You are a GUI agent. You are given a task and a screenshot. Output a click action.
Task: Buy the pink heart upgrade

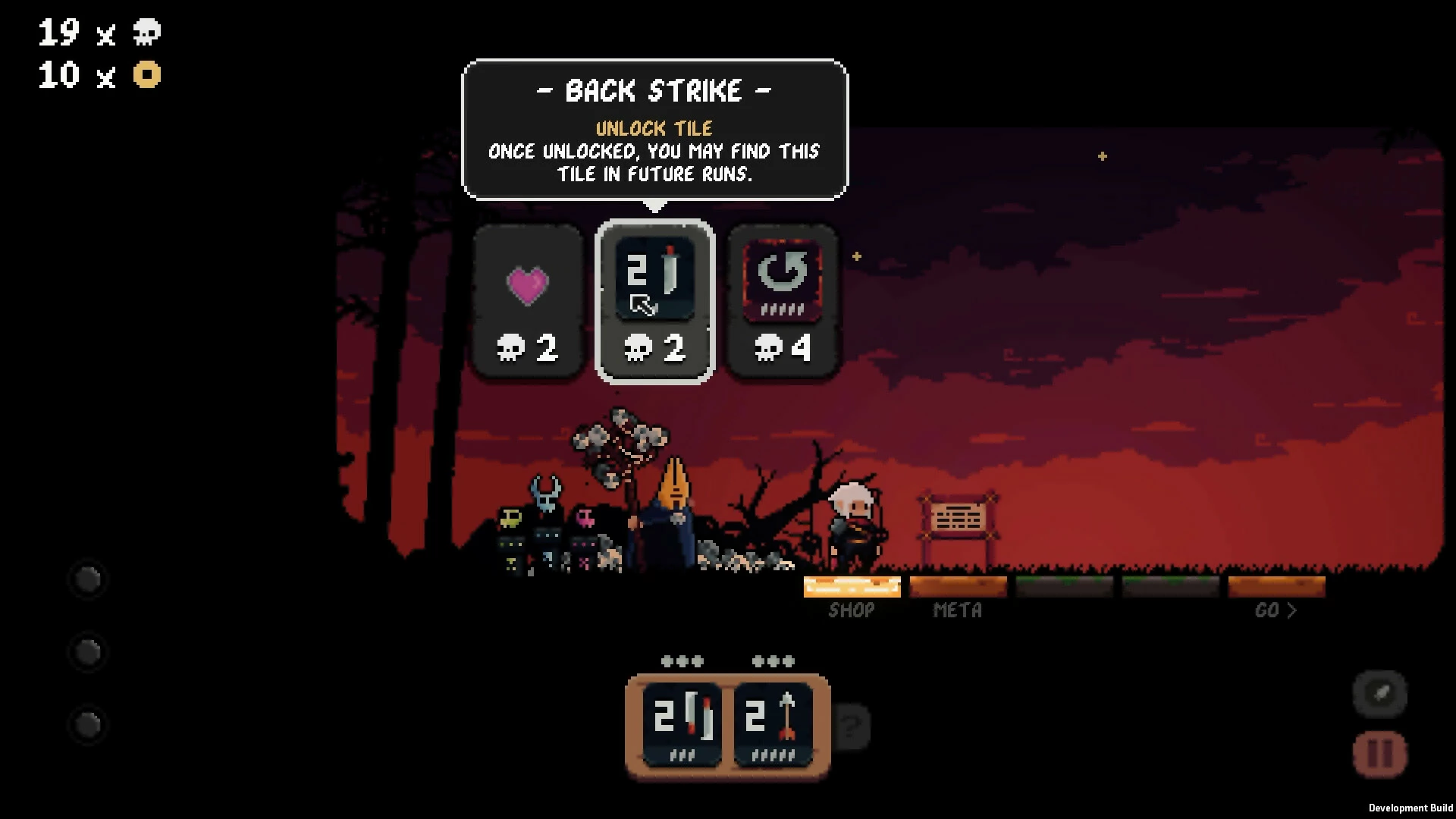[x=528, y=302]
